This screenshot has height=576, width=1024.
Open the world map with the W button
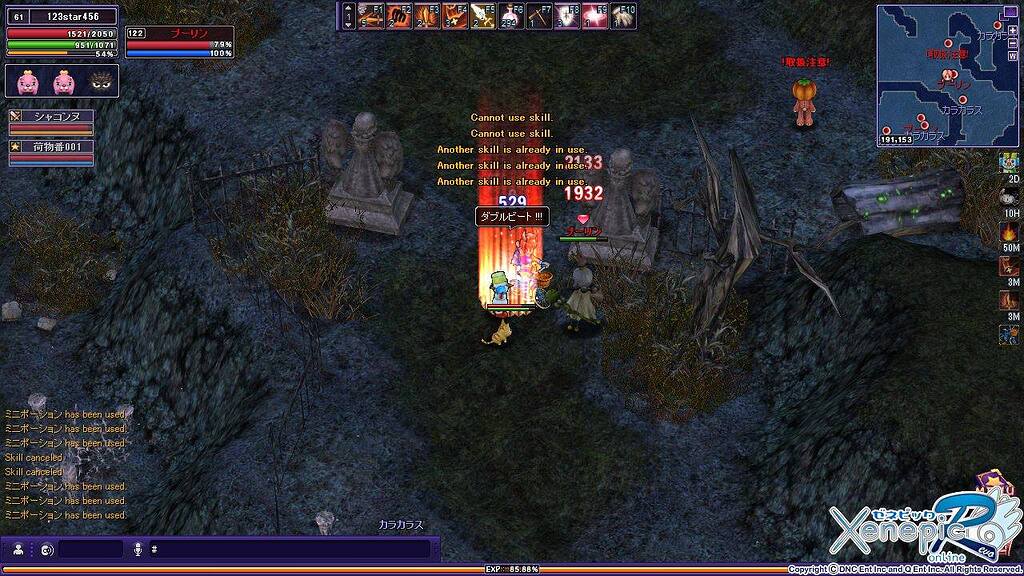[x=1014, y=57]
